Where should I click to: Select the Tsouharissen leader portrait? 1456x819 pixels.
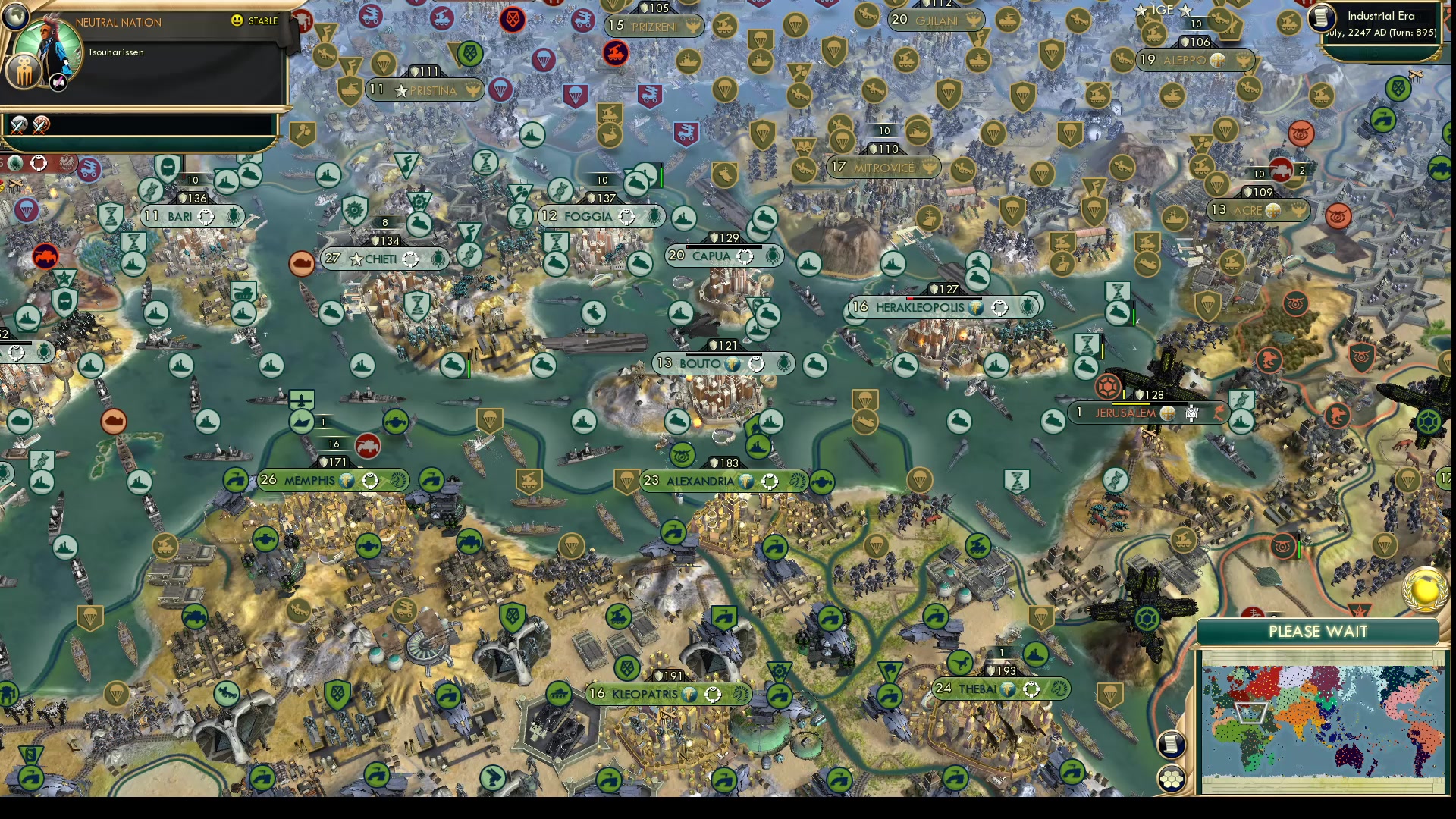click(x=47, y=45)
